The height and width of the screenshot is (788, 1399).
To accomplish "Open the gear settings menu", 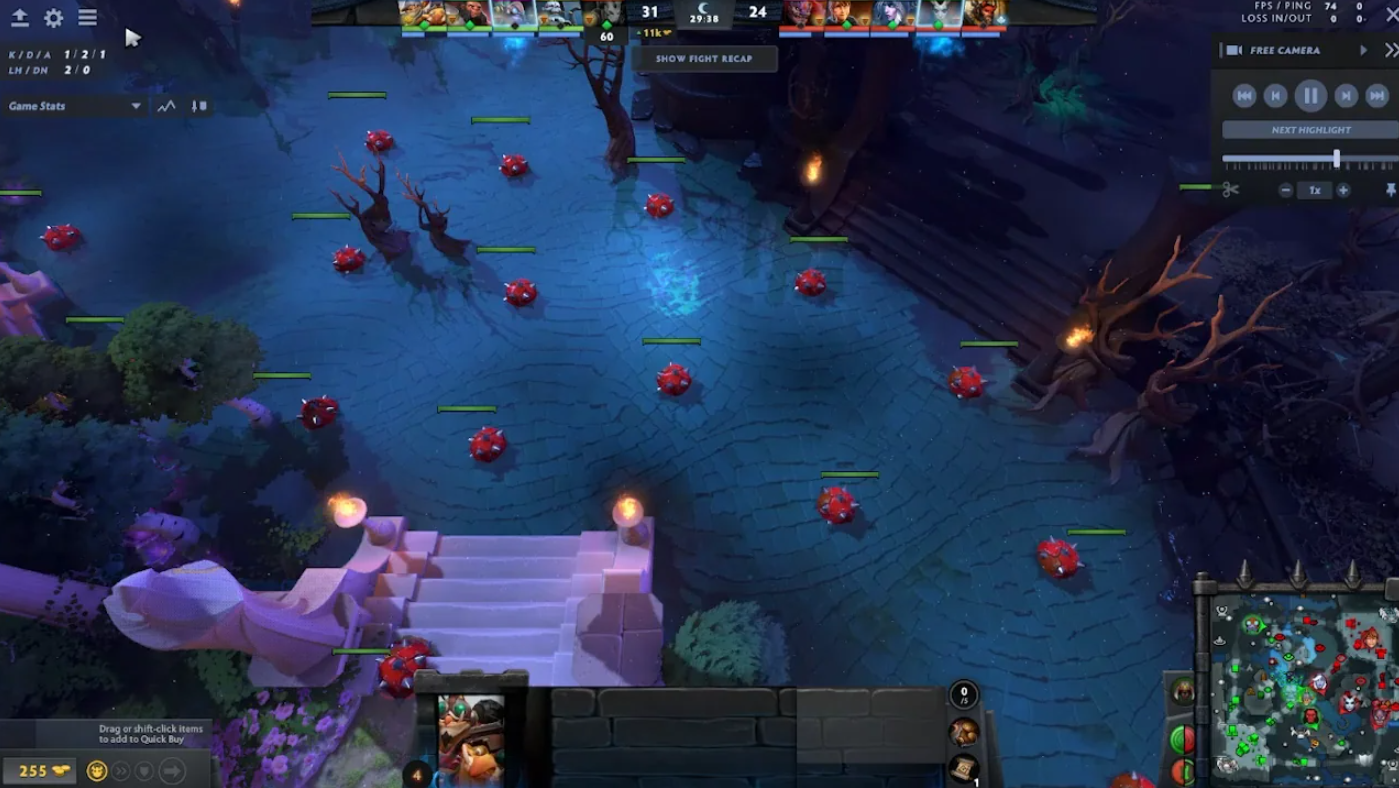I will [54, 18].
